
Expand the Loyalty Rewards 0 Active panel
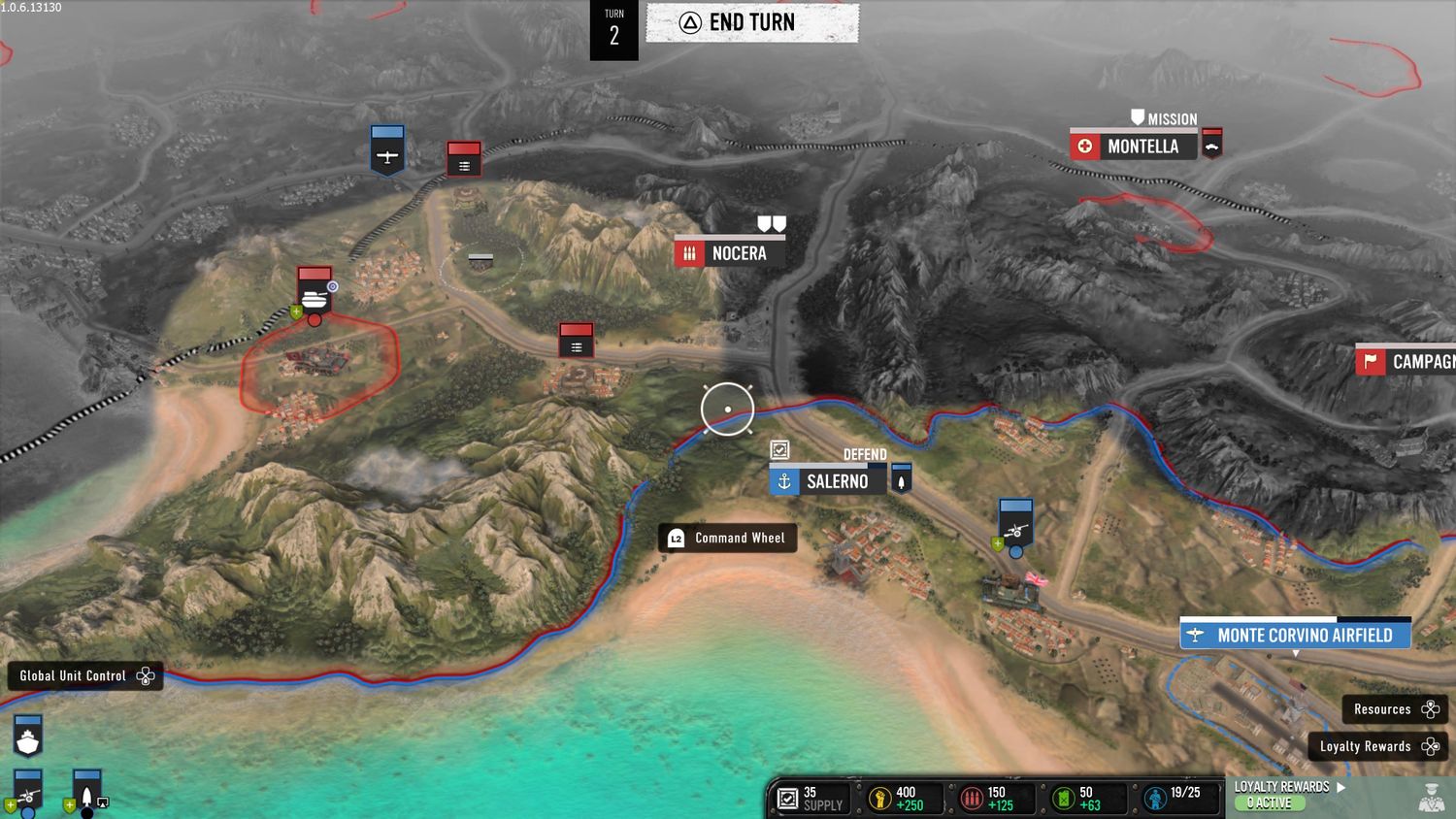click(1290, 795)
